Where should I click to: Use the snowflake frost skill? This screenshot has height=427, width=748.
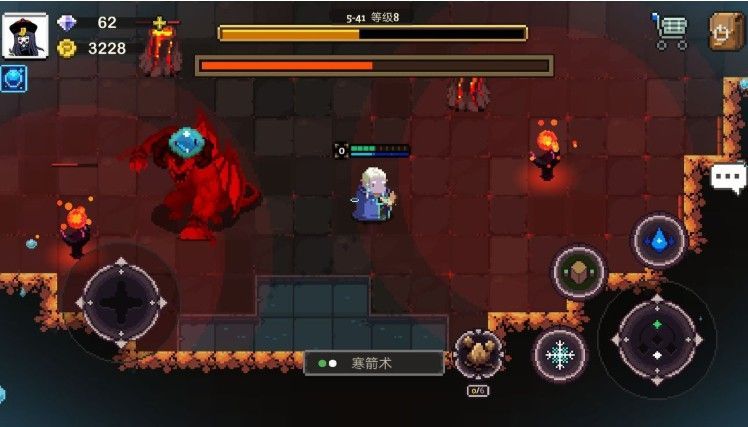pos(559,354)
